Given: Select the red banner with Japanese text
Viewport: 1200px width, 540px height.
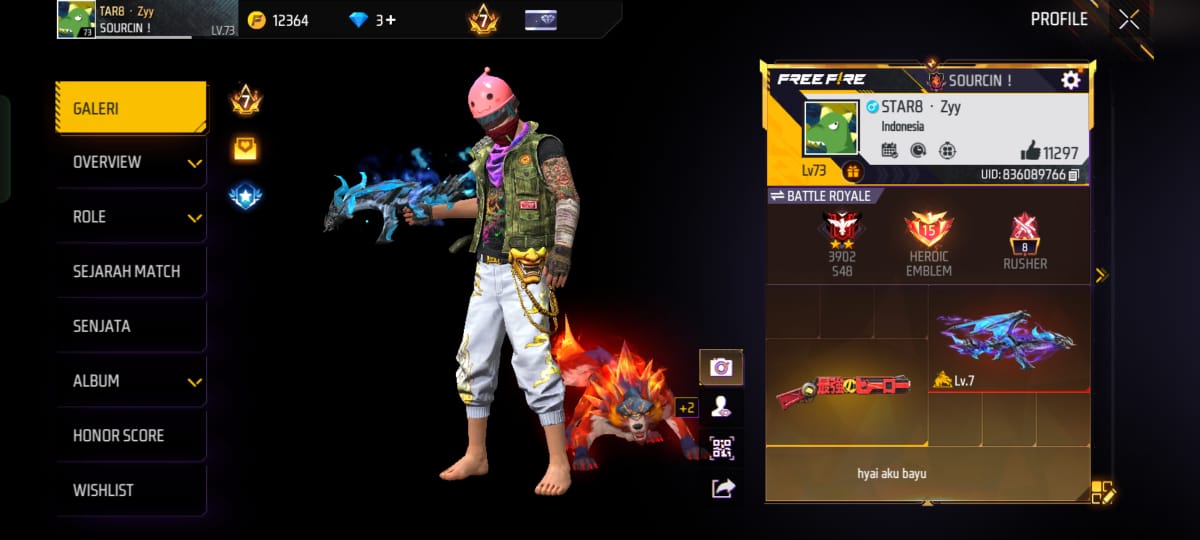Looking at the screenshot, I should (x=845, y=389).
